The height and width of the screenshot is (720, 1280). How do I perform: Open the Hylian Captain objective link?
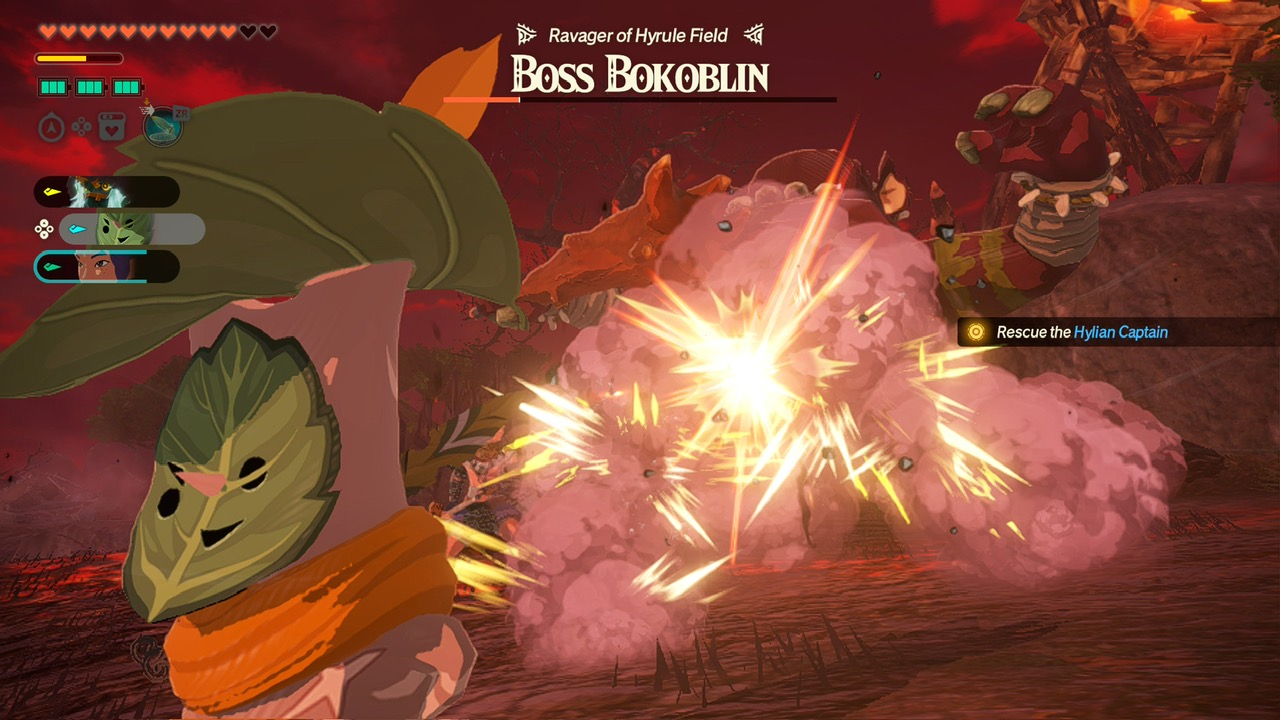click(x=1122, y=331)
